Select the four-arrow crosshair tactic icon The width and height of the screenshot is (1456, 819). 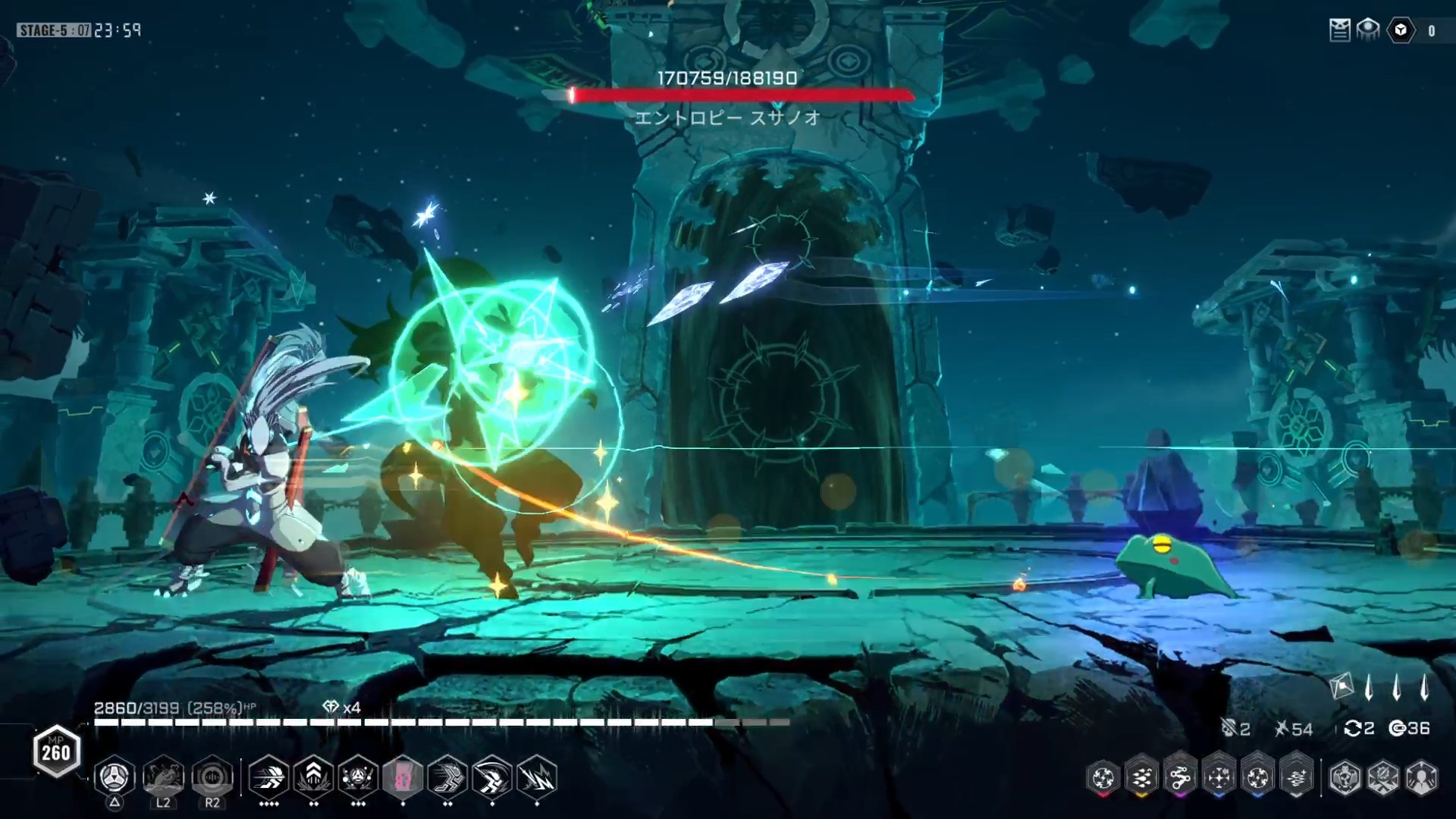[1219, 777]
